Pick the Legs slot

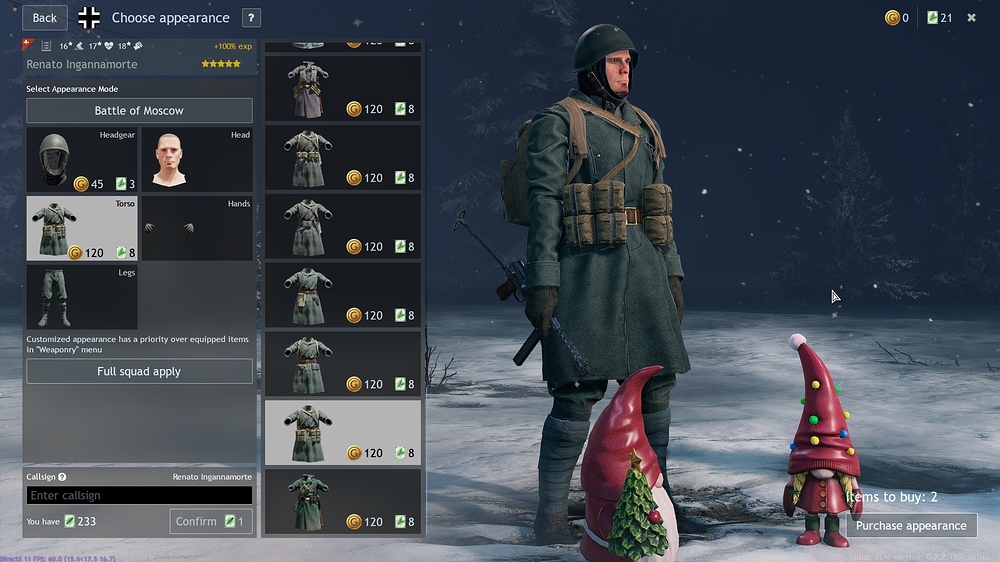pos(81,297)
